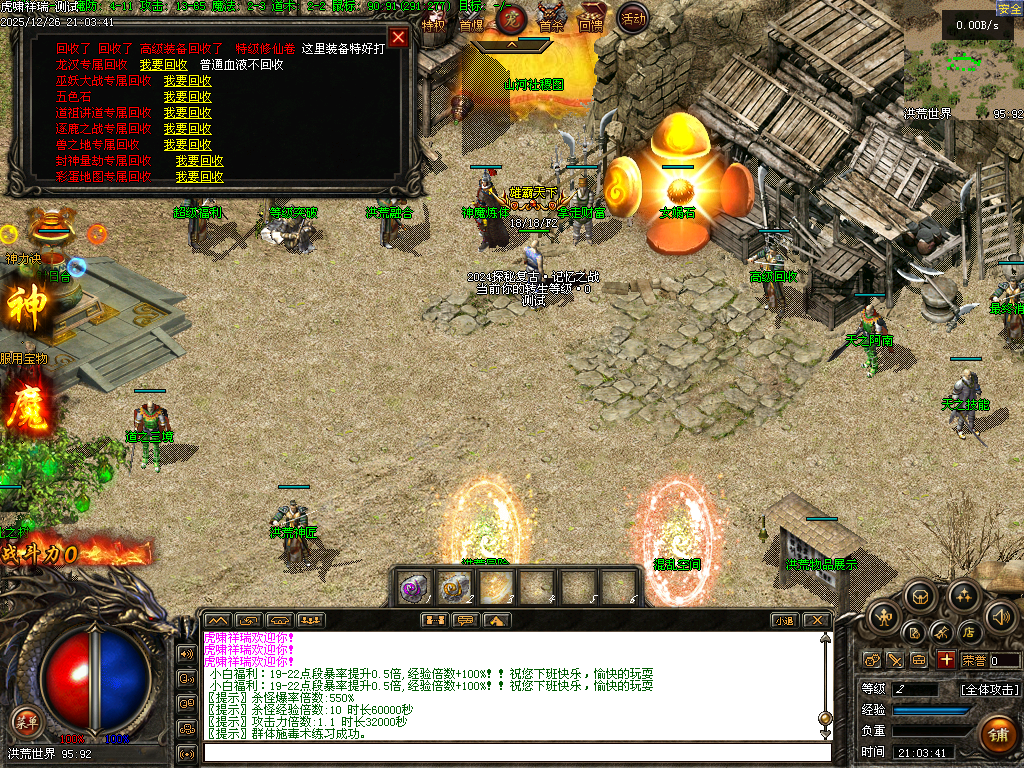Close the chat panel with X button
This screenshot has height=768, width=1024.
coord(817,620)
